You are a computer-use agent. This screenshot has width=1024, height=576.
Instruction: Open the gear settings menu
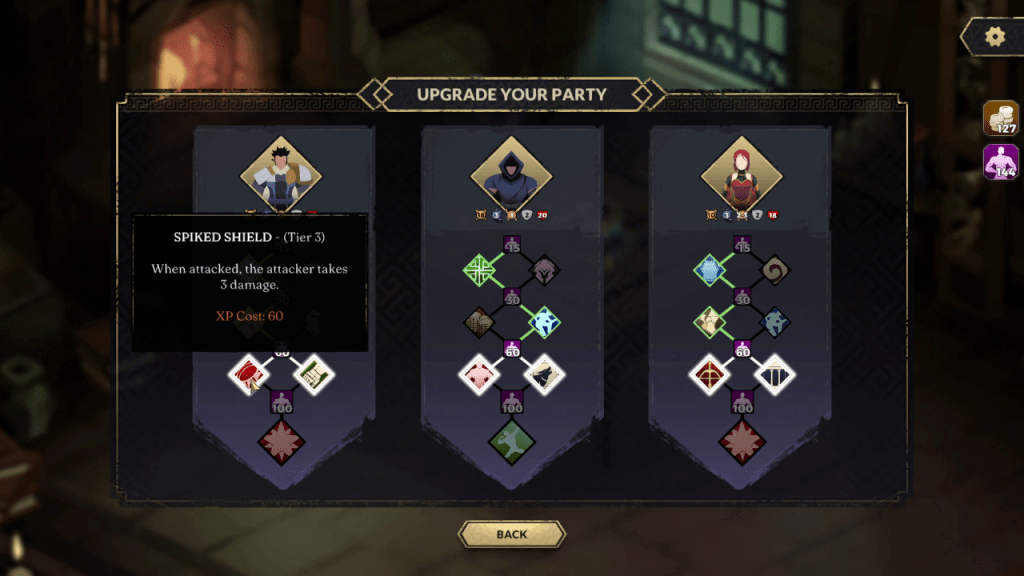pyautogui.click(x=993, y=37)
